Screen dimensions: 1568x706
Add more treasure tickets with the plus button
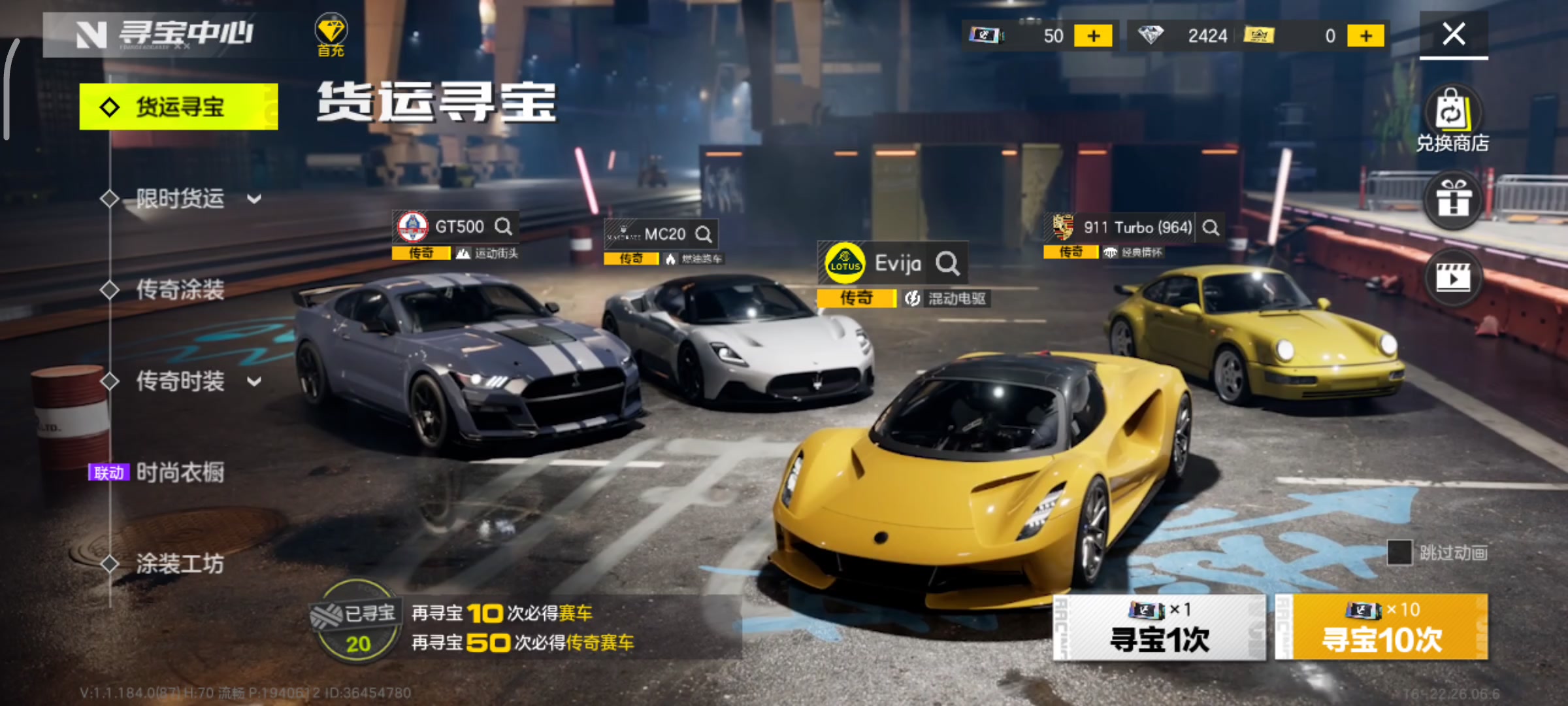(1093, 36)
